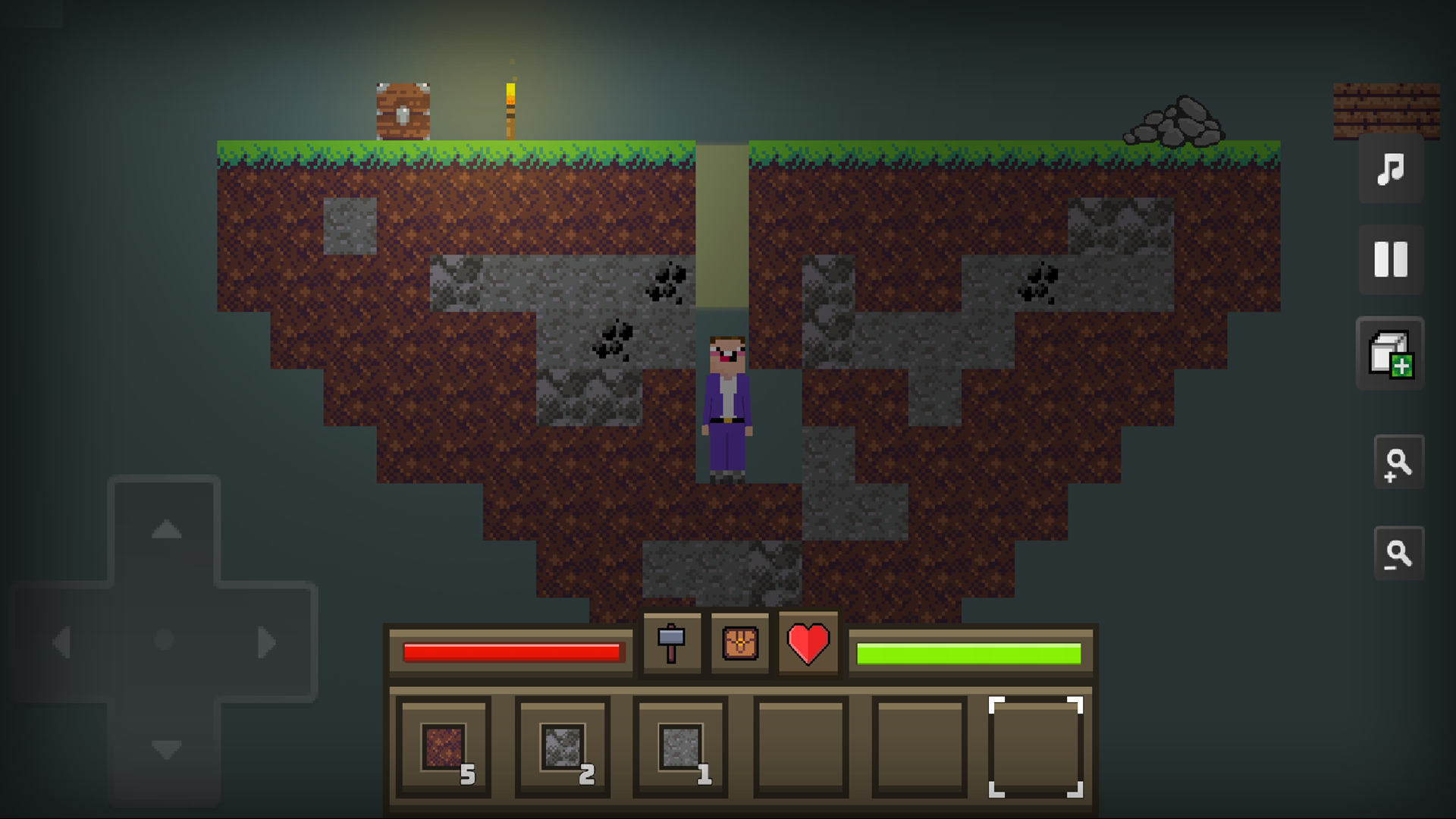The width and height of the screenshot is (1456, 819).
Task: Mute music via the note icon
Action: coord(1389,171)
